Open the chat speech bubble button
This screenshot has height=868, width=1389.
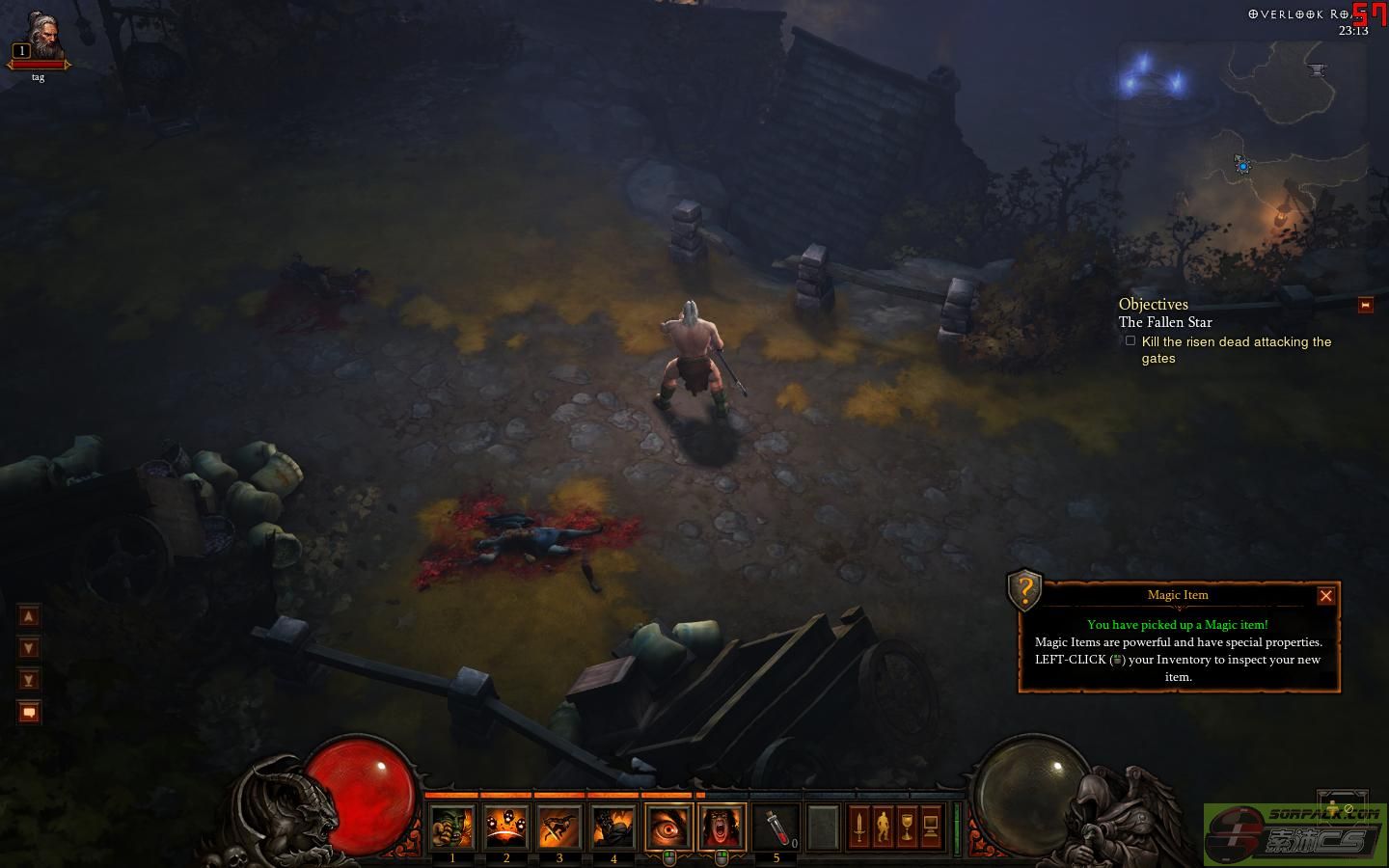[x=29, y=713]
